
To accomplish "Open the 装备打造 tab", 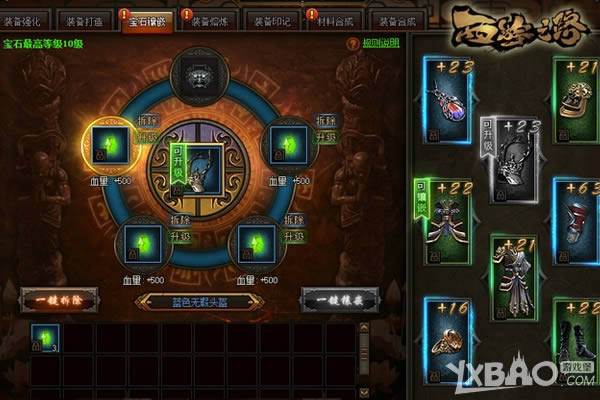I will pos(84,20).
